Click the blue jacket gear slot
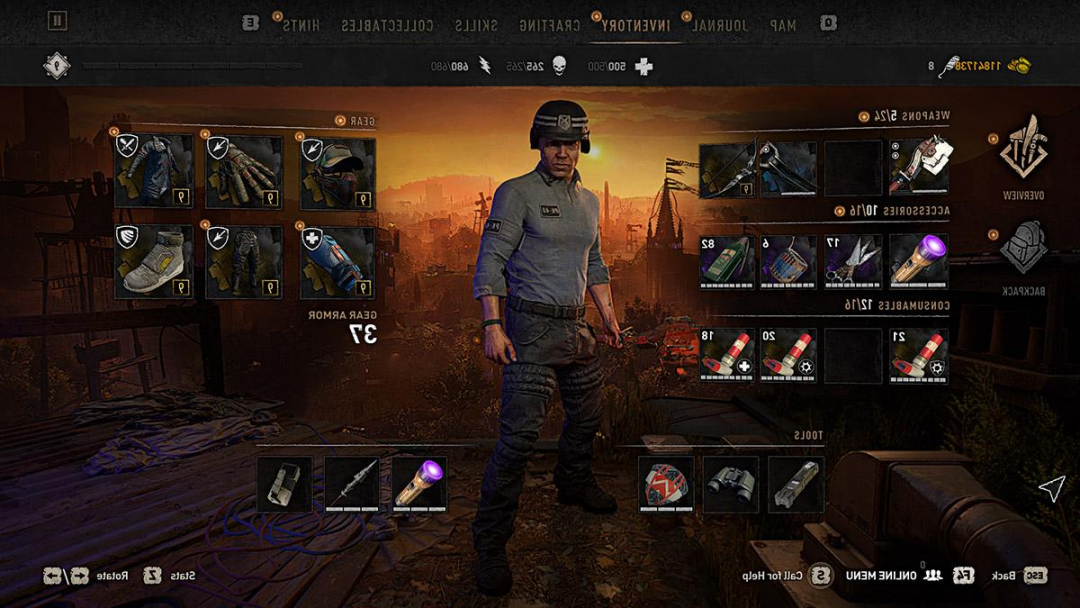Screen dimensions: 1080x608 click(153, 172)
